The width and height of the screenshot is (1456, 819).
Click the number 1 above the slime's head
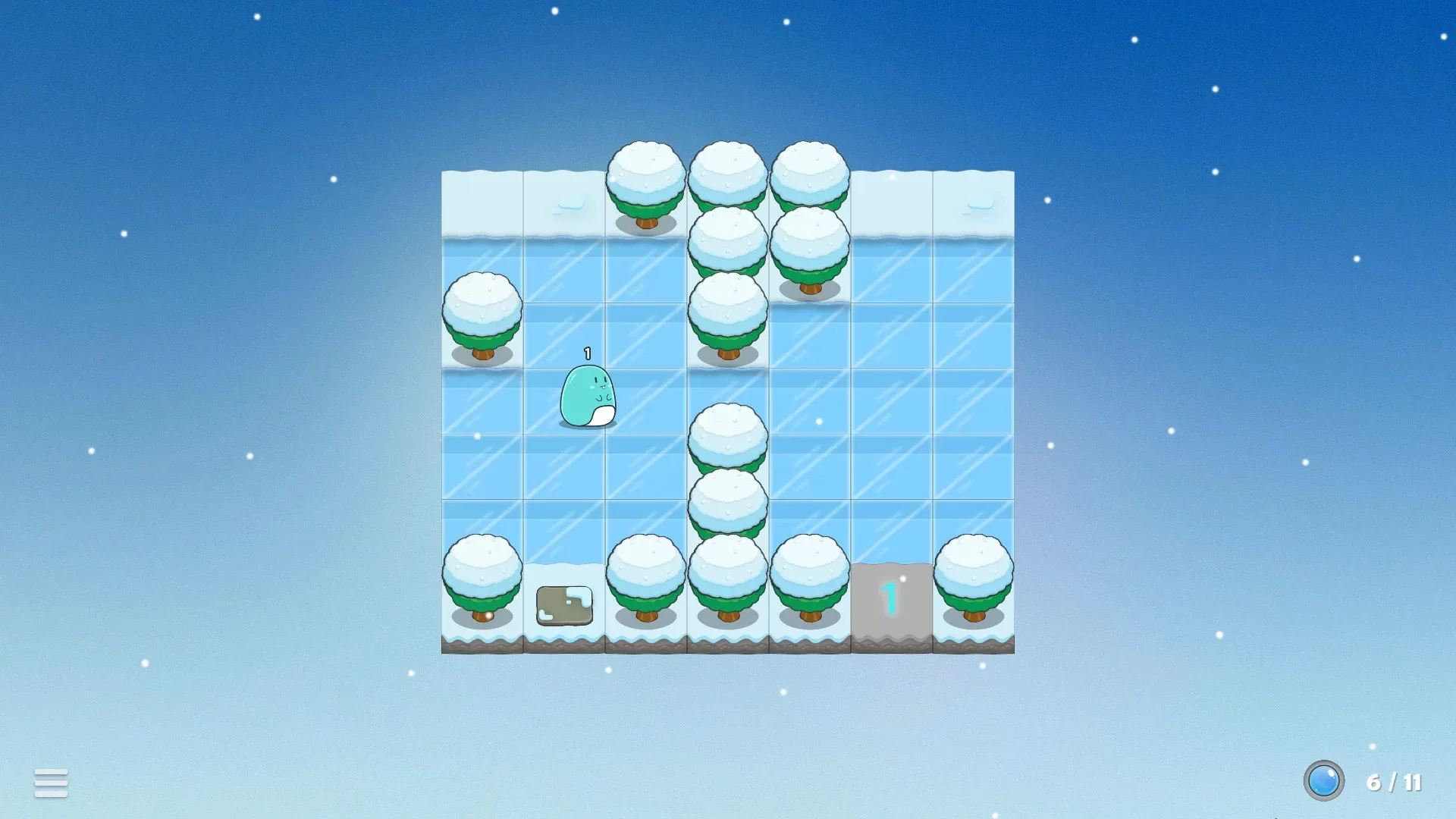coord(585,352)
